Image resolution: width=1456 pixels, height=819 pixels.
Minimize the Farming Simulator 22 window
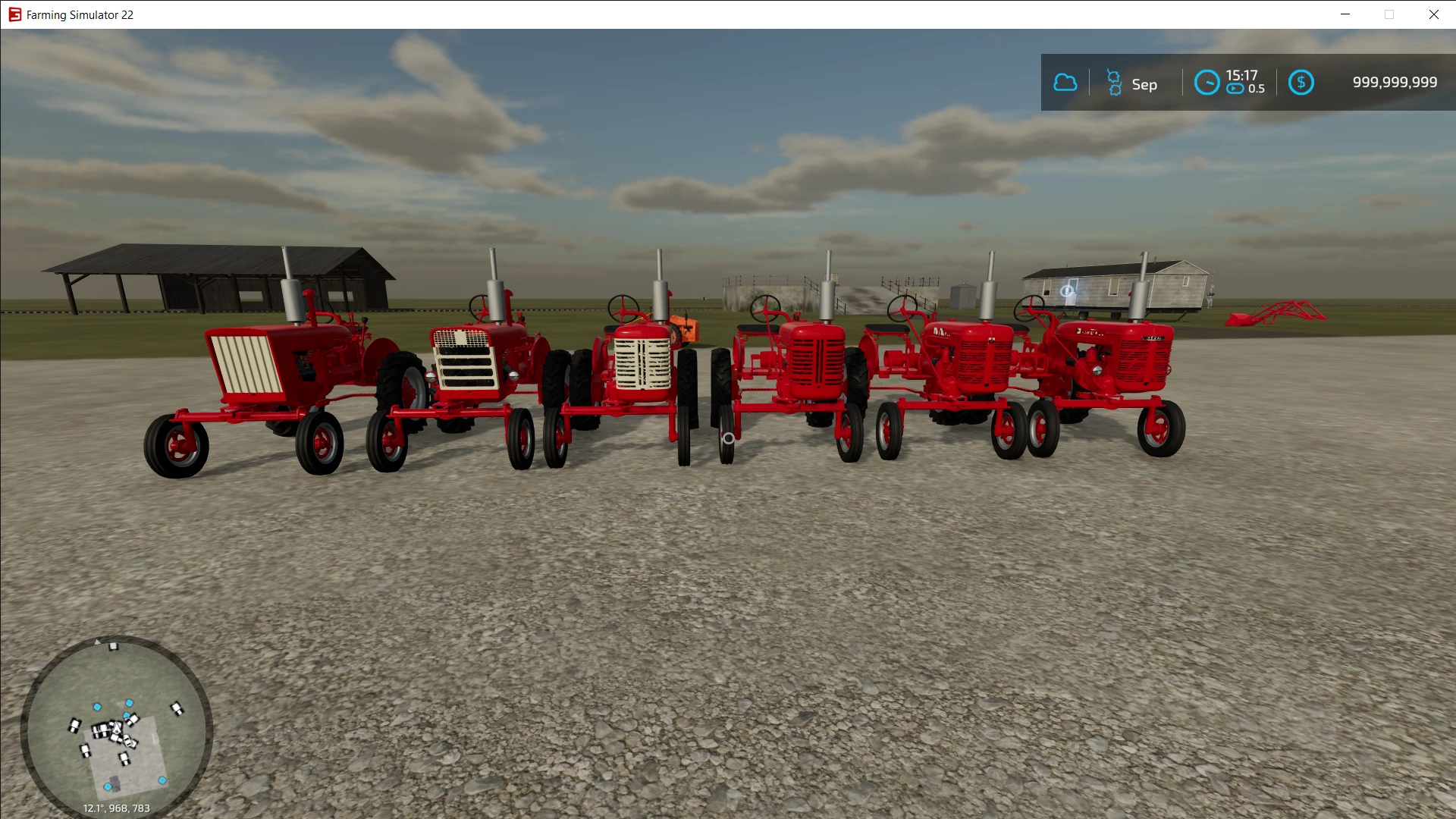[1346, 14]
